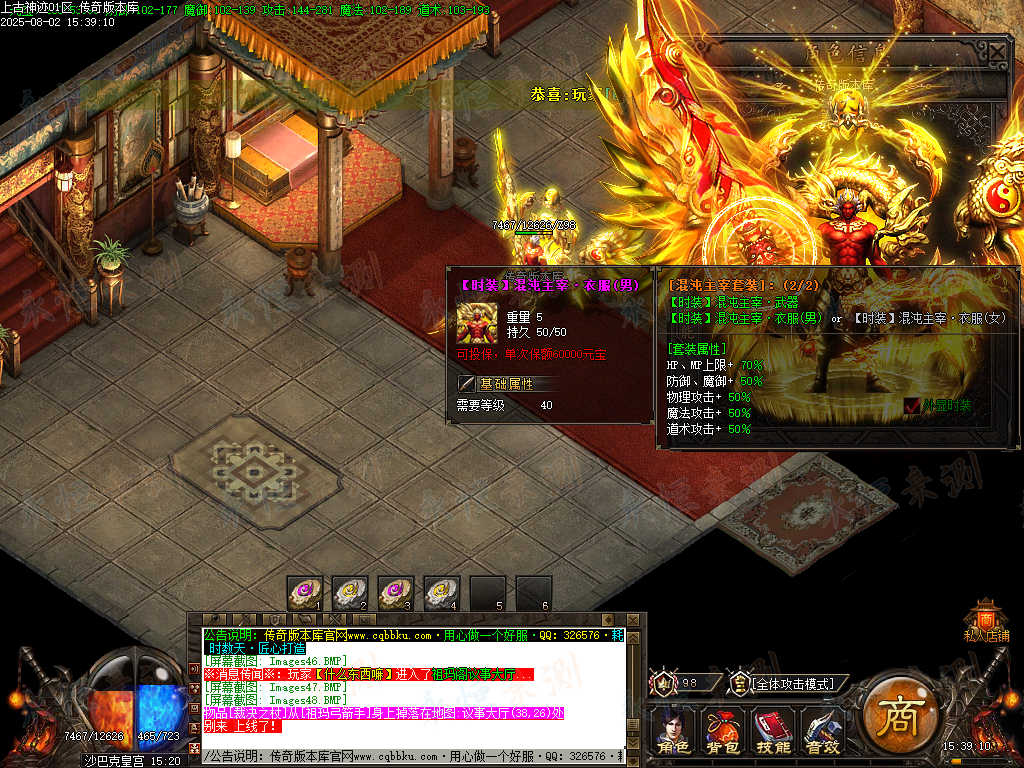Use the item in hotbar slot 2
This screenshot has height=768, width=1024.
(351, 592)
